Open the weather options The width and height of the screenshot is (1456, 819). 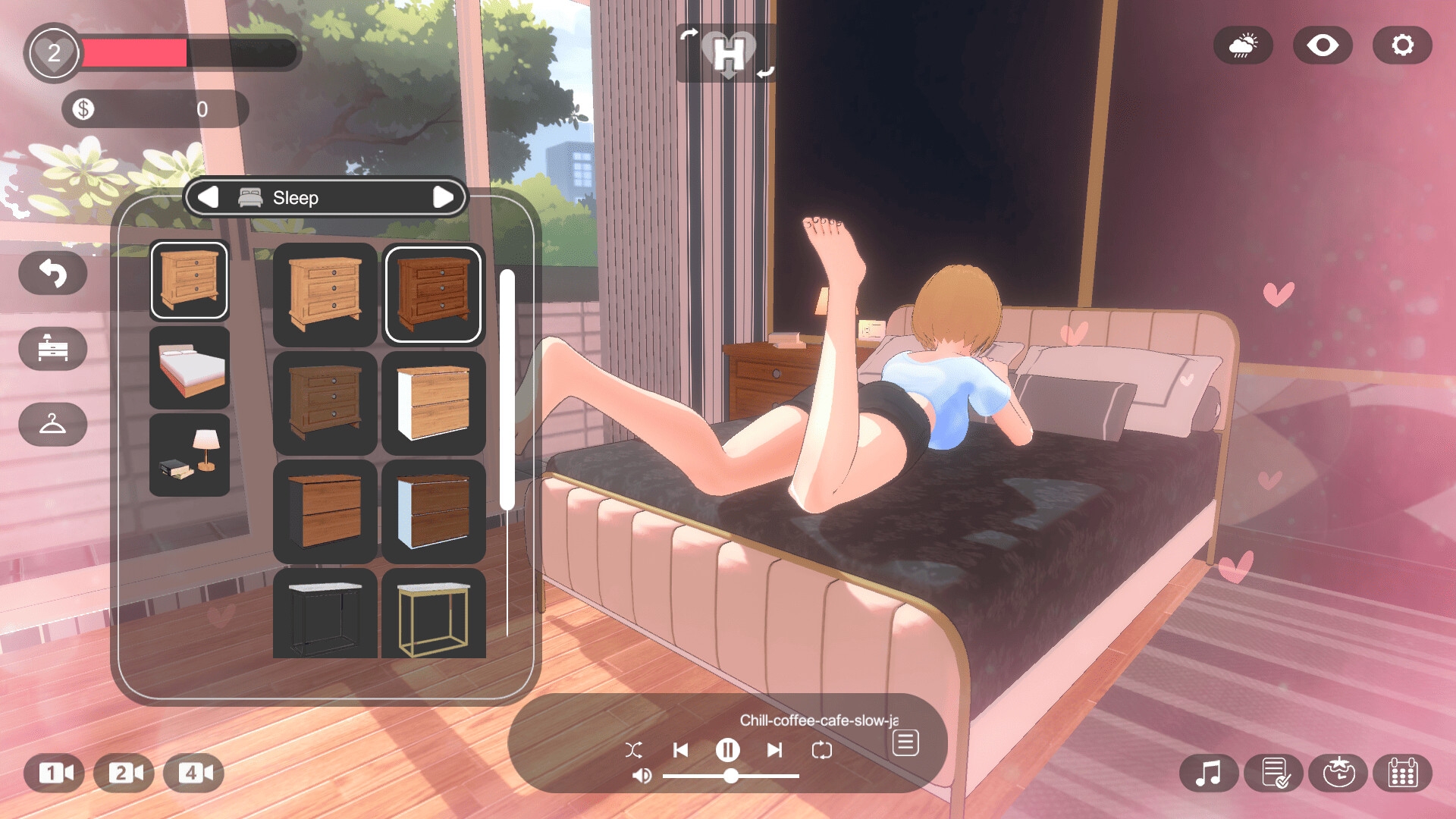point(1243,45)
